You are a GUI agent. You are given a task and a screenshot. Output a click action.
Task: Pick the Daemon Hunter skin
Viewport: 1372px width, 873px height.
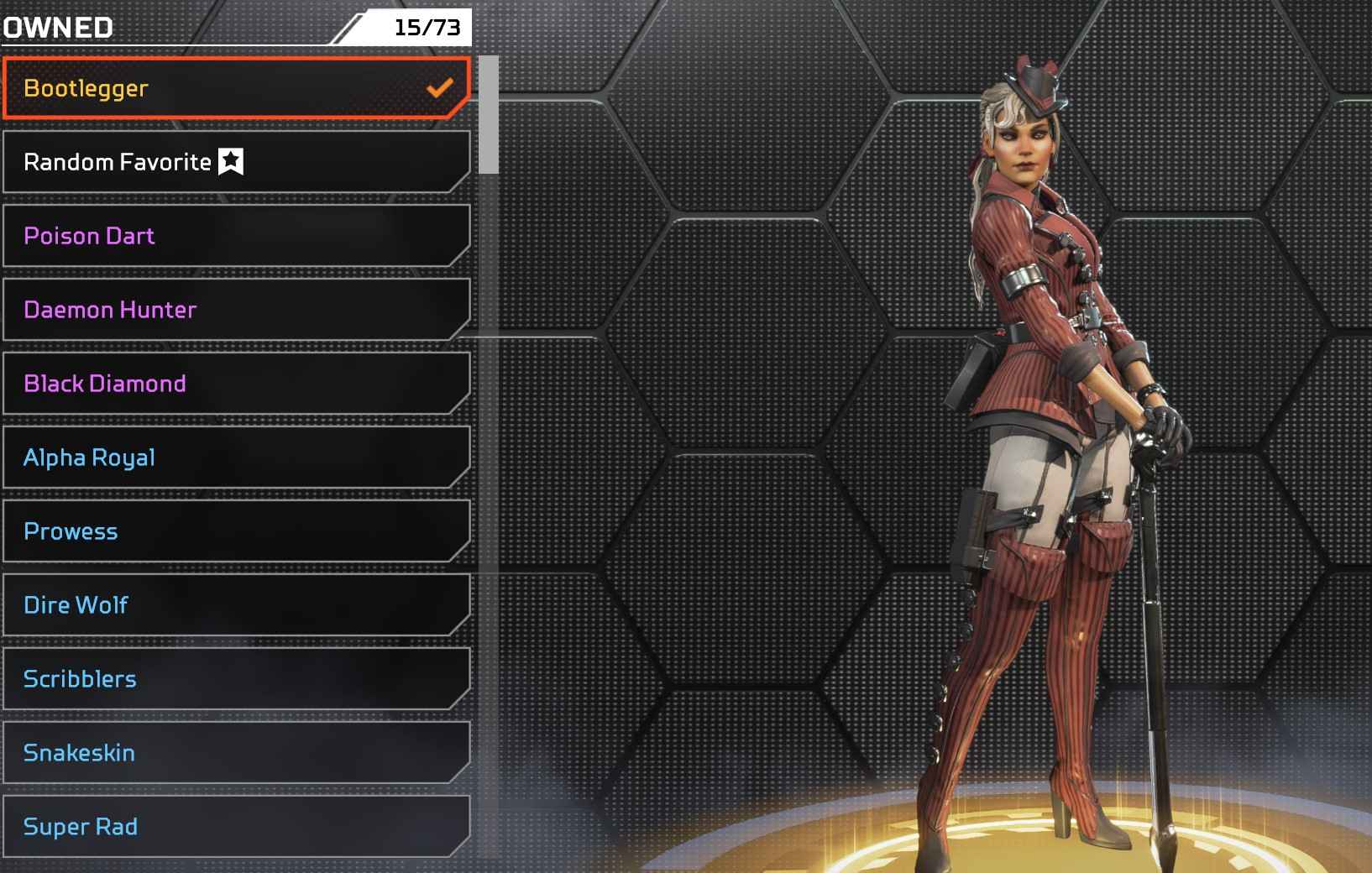[x=235, y=310]
